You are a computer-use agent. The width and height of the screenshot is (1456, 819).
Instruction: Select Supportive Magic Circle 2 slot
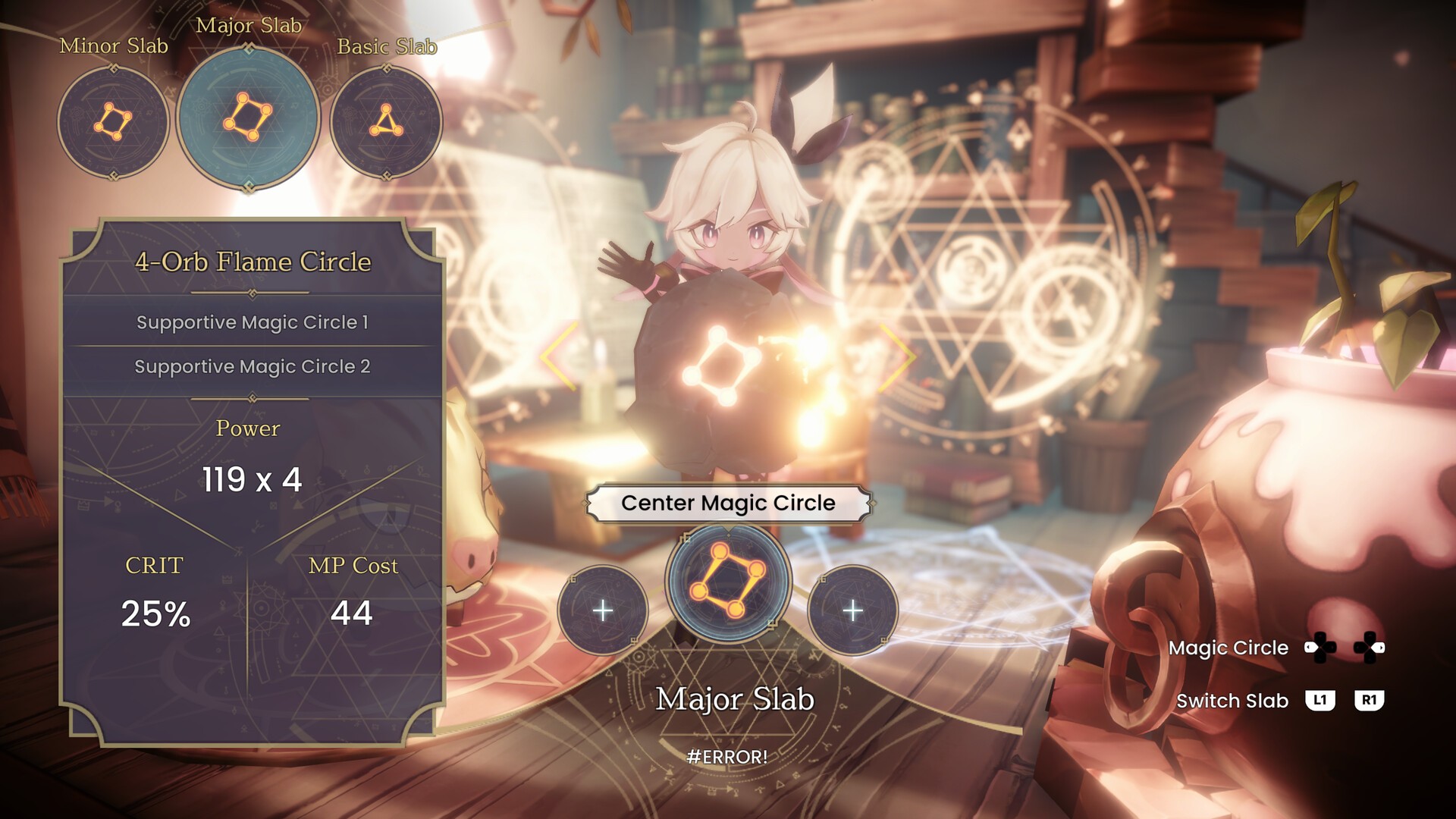pos(252,366)
